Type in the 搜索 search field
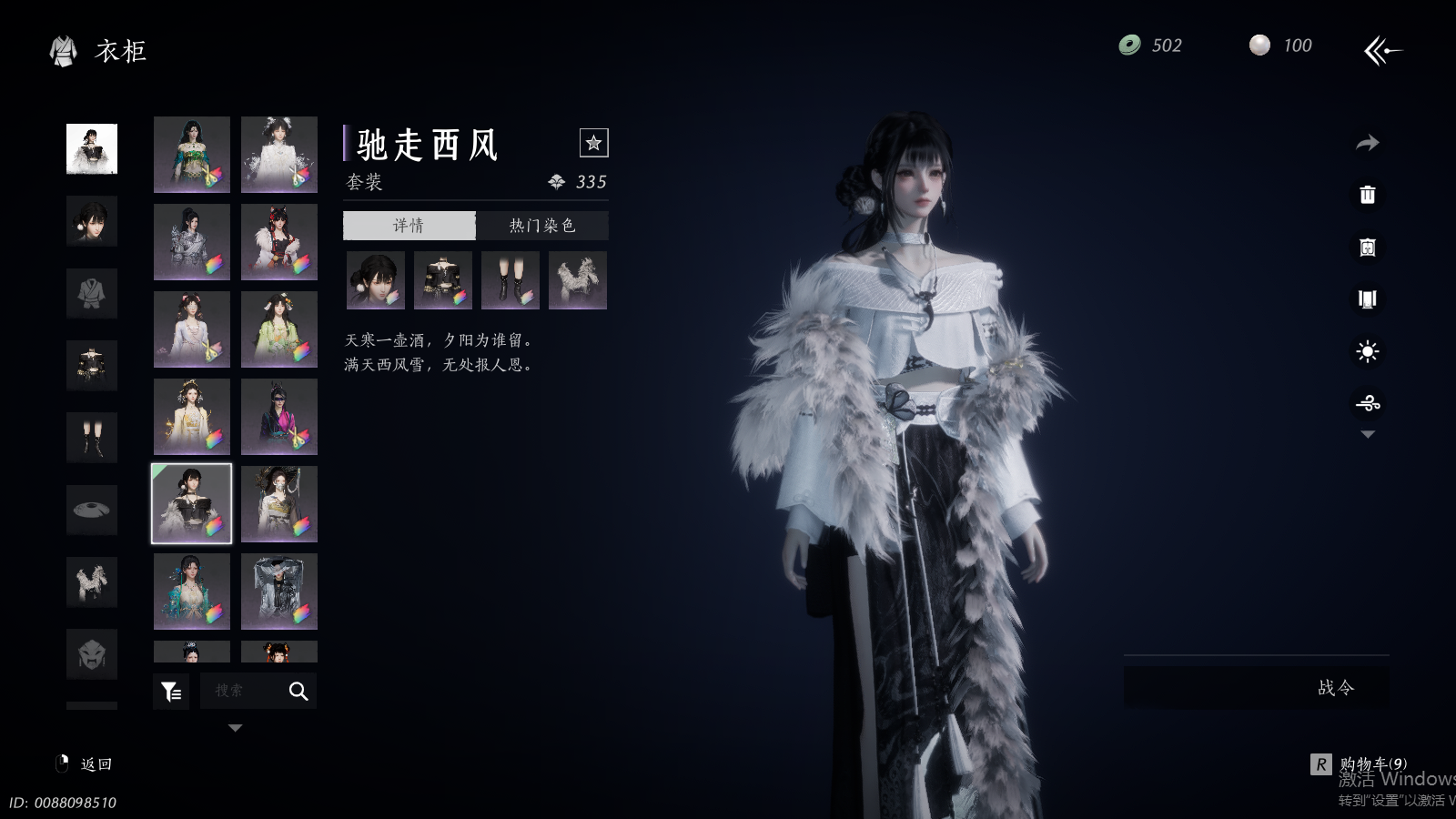The width and height of the screenshot is (1456, 819). (x=241, y=692)
